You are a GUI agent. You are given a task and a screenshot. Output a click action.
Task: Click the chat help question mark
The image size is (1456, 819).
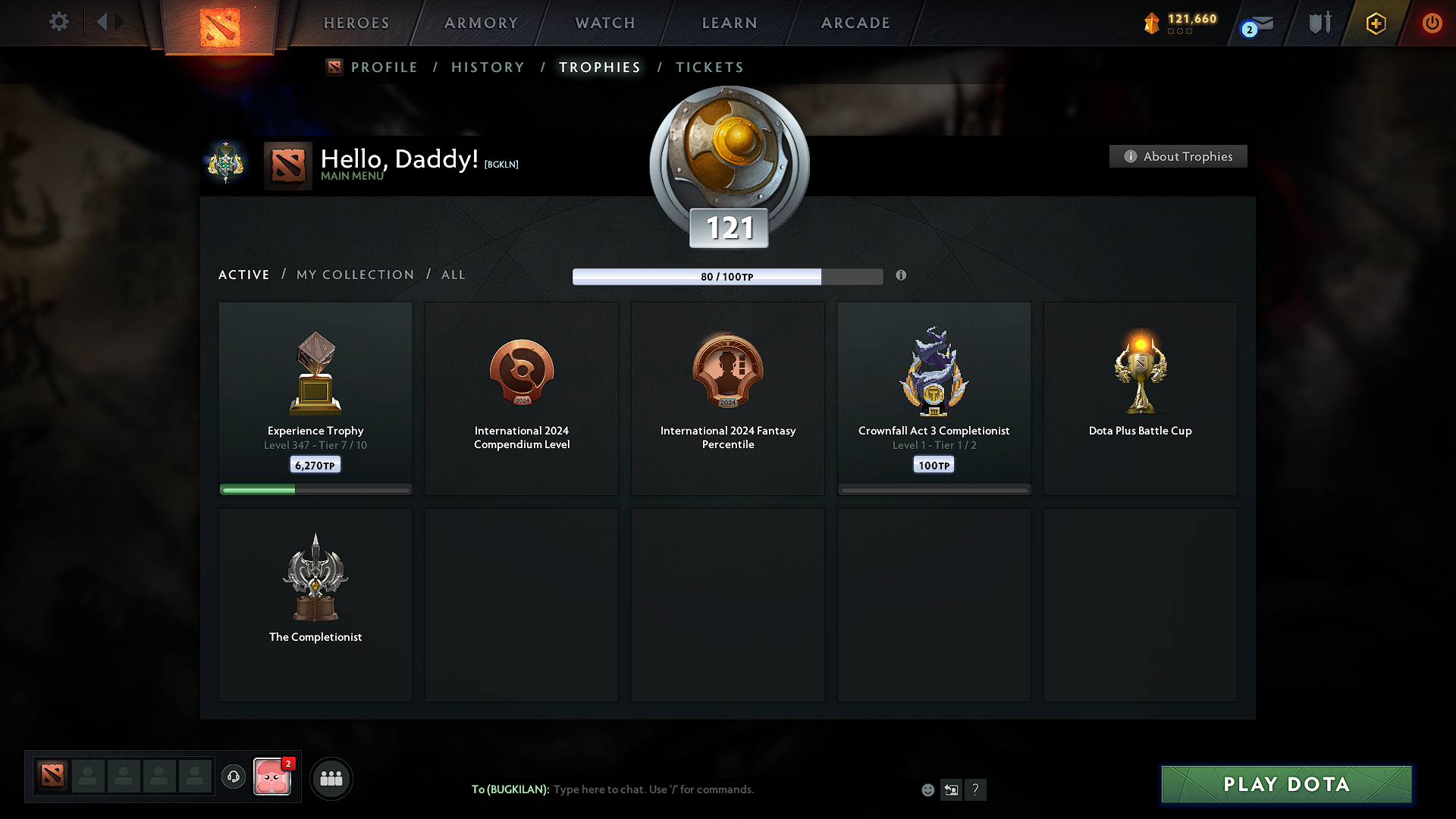click(976, 789)
